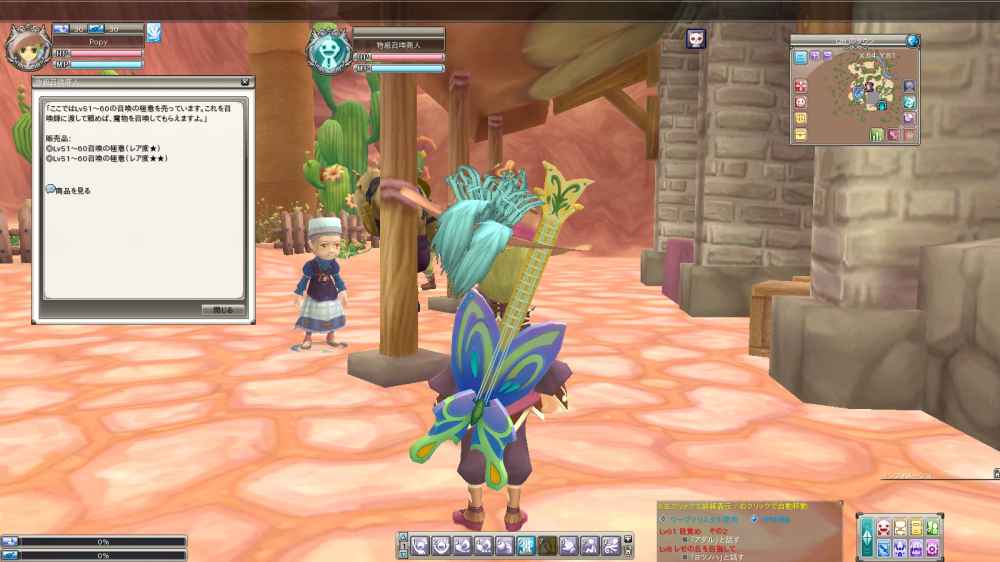
Task: Click the purple skull icon
Action: point(695,40)
